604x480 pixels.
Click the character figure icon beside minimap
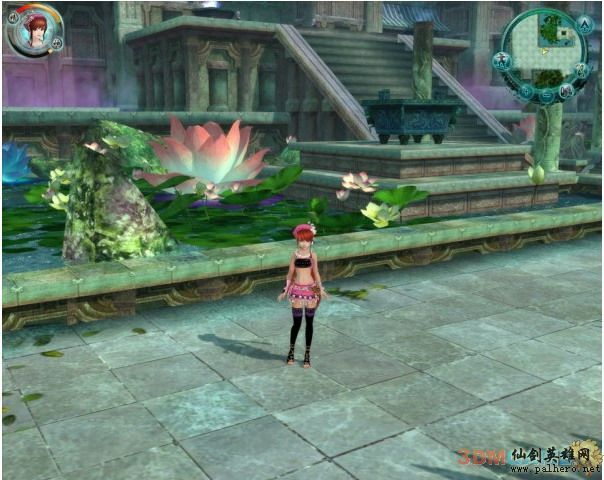(502, 61)
